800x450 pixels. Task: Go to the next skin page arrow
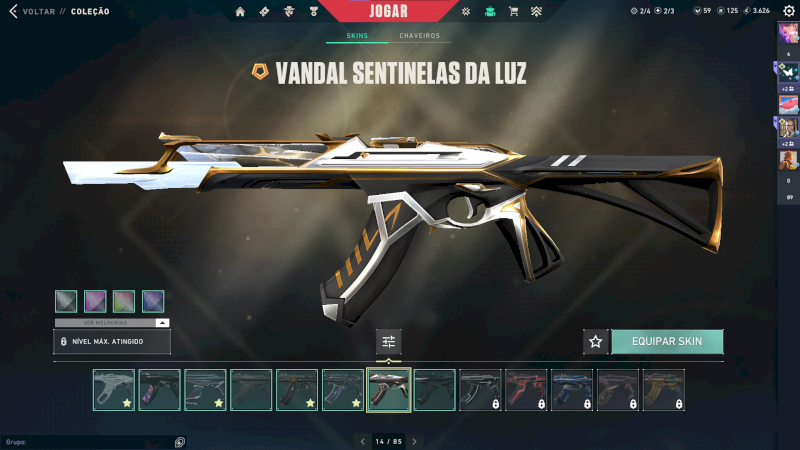415,441
